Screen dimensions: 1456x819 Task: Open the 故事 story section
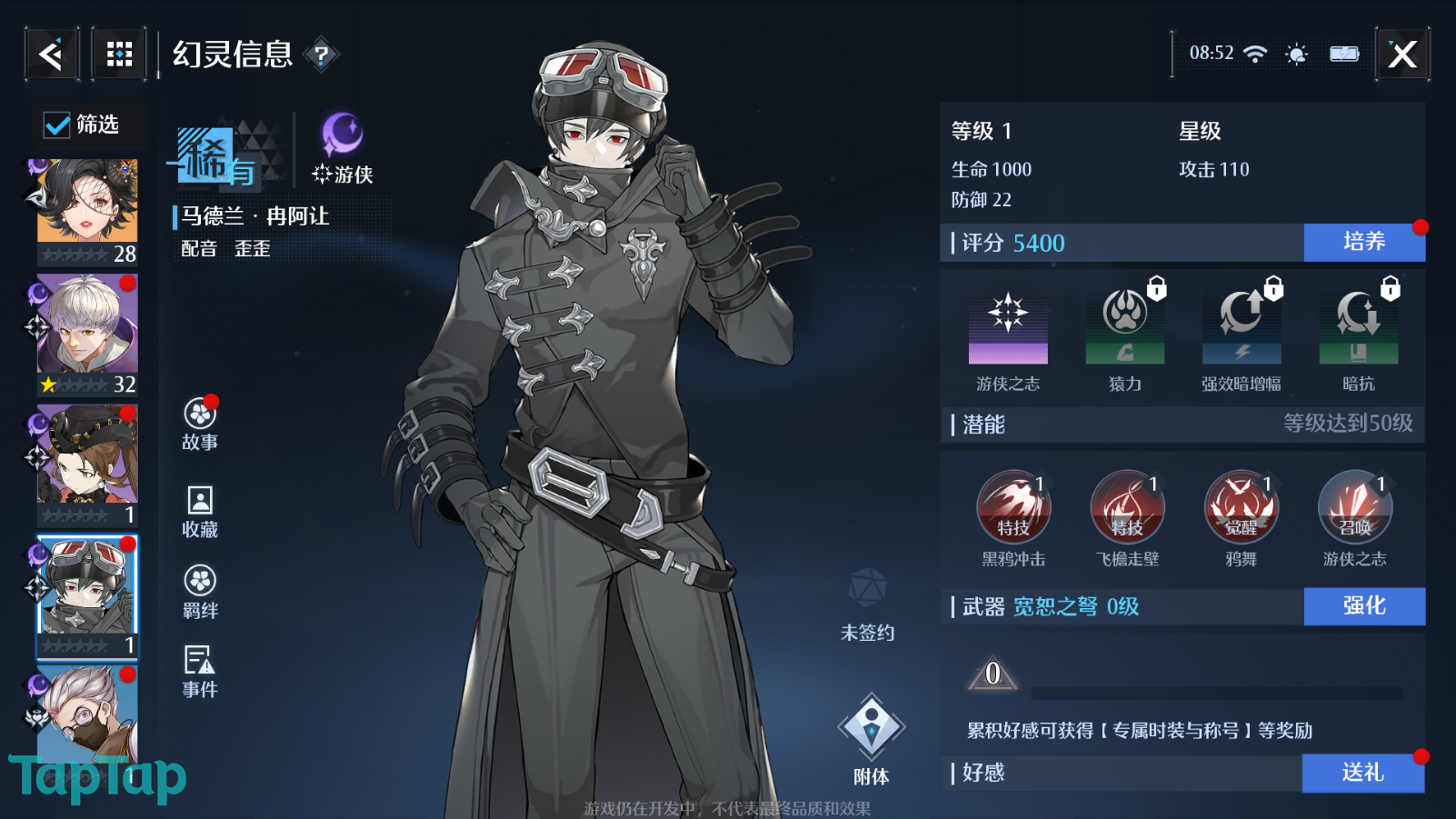click(x=200, y=424)
